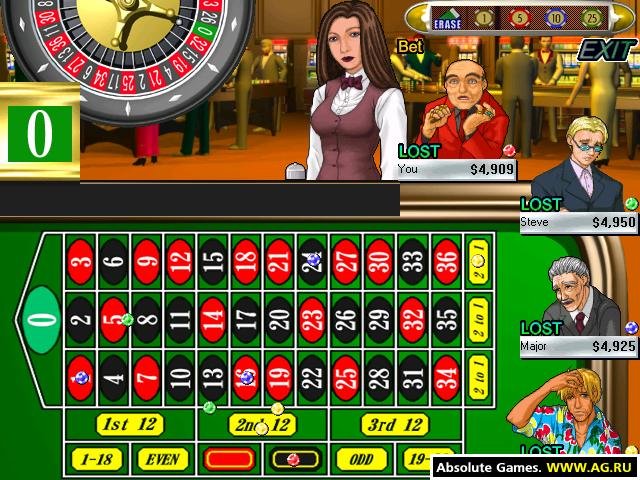Viewport: 640px width, 480px height.
Task: Place a bet on the red color box
Action: click(x=229, y=460)
